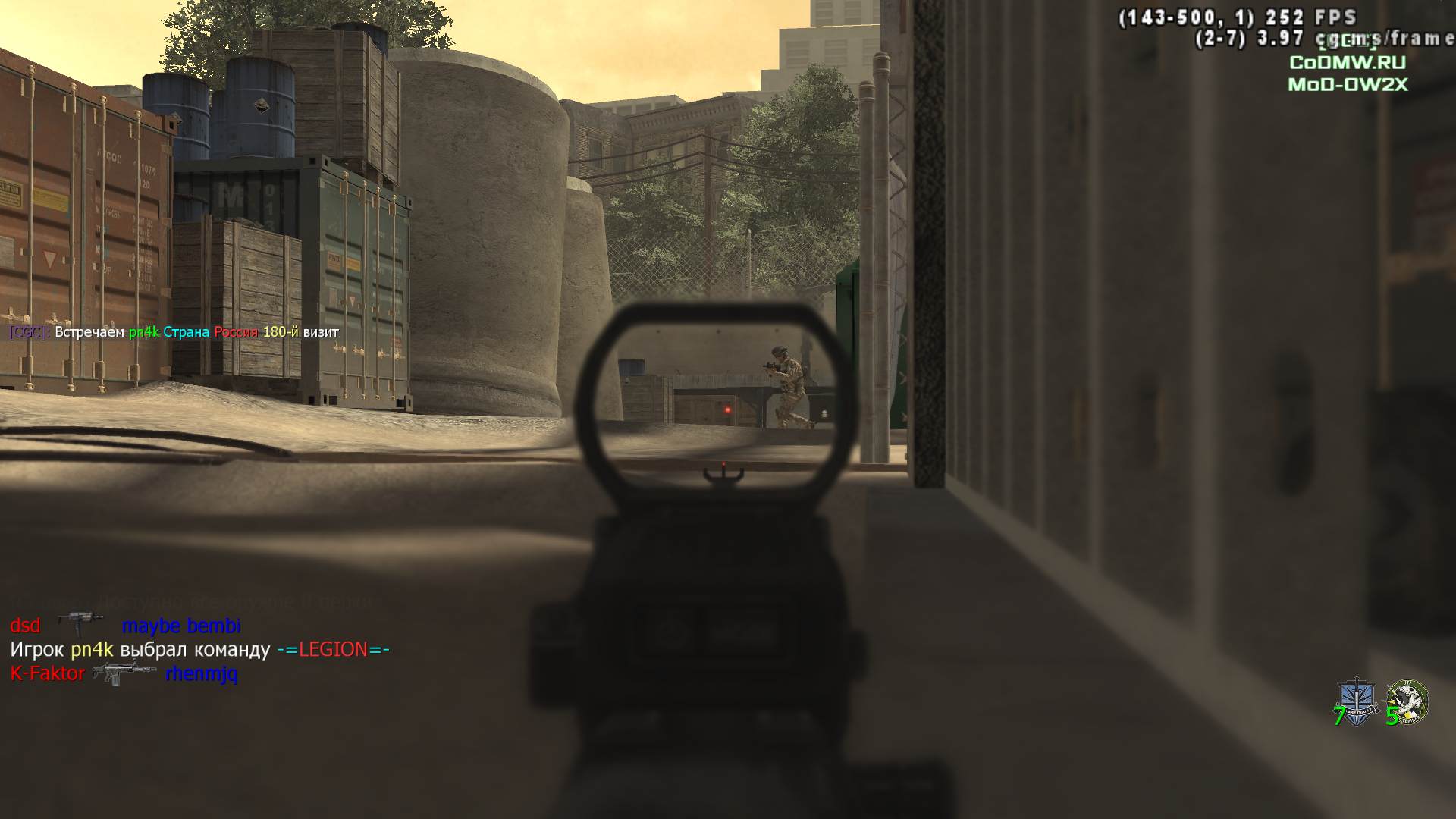
Task: Click pn4k's name in the welcome chat line
Action: pos(143,332)
